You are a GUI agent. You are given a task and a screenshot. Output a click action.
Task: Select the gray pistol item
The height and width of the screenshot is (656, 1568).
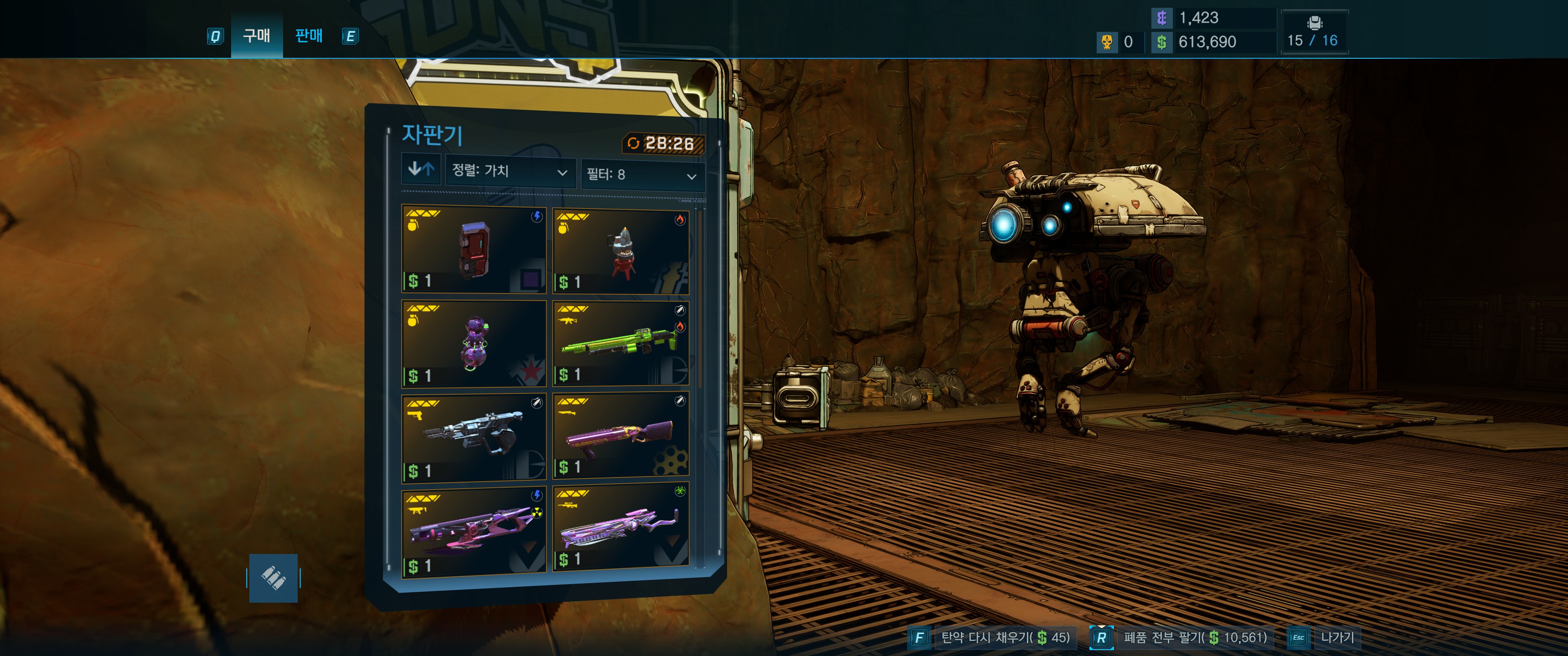474,437
